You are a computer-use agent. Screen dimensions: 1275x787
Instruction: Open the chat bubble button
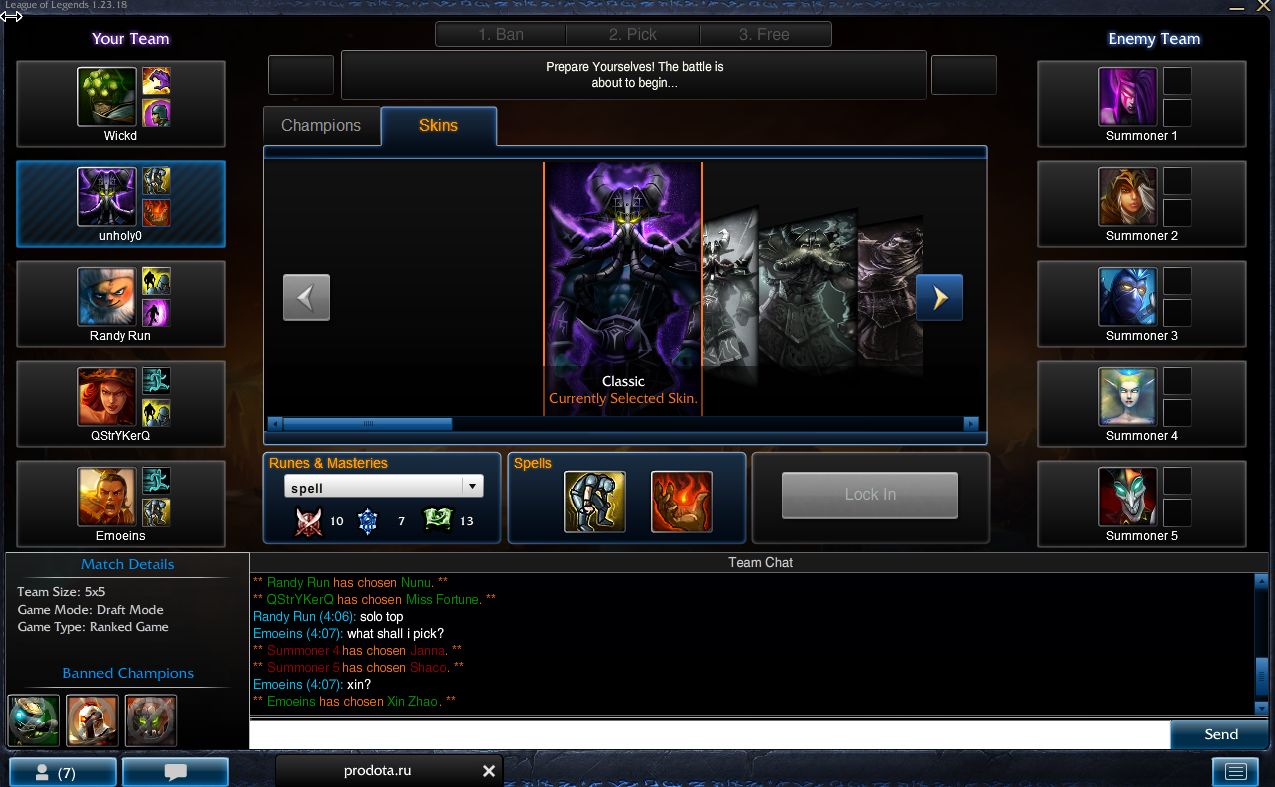pos(175,772)
